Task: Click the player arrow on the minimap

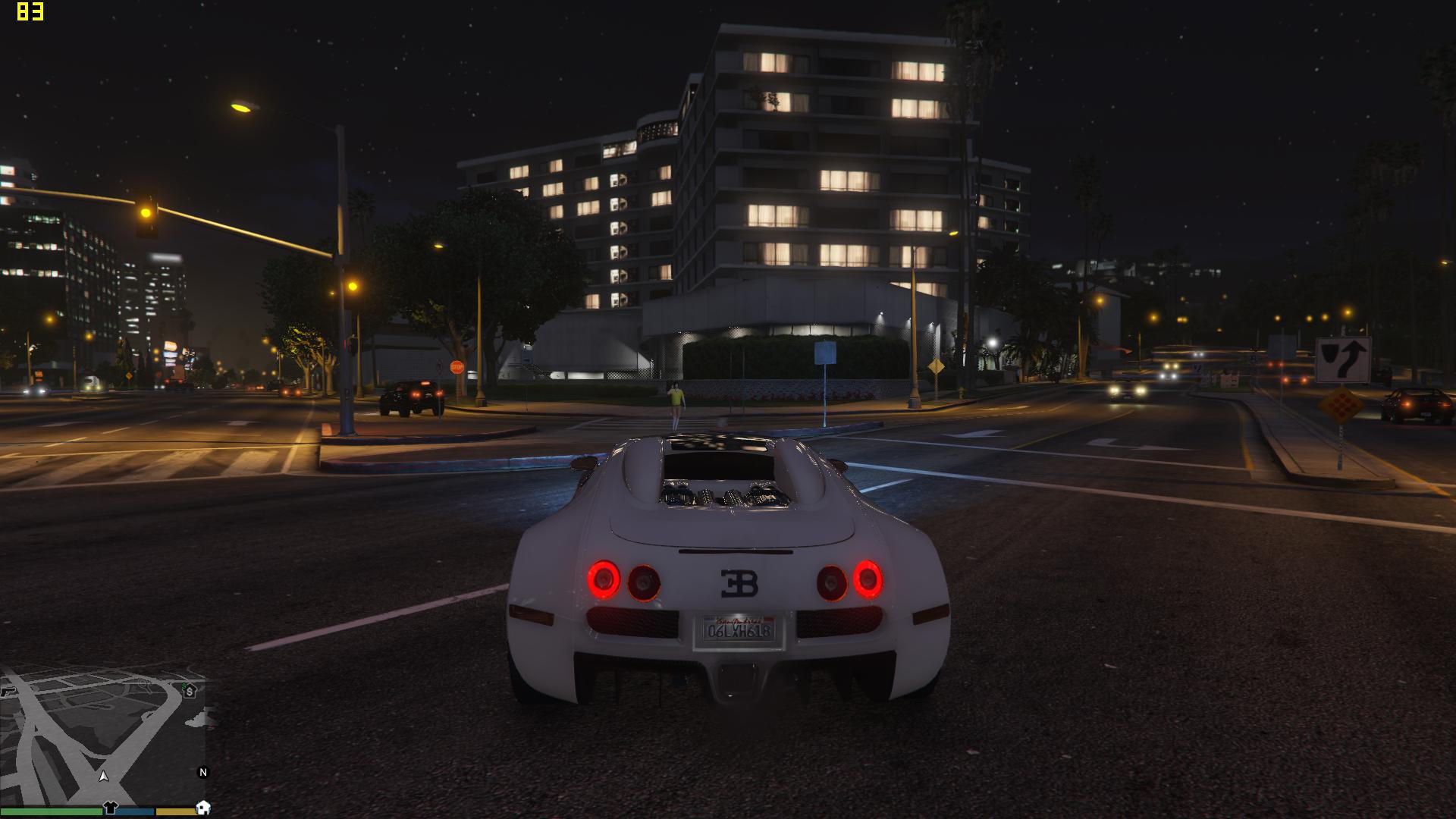Action: (x=105, y=777)
